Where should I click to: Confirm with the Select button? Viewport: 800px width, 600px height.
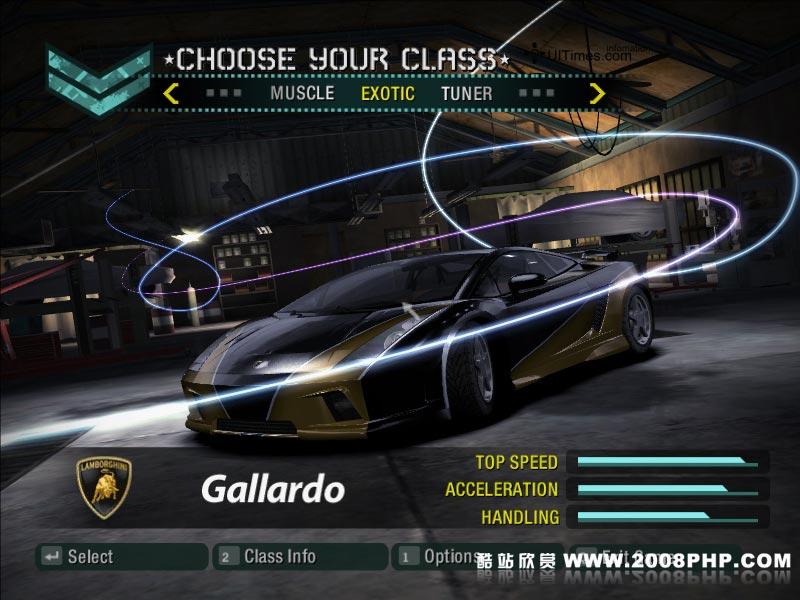click(x=121, y=557)
